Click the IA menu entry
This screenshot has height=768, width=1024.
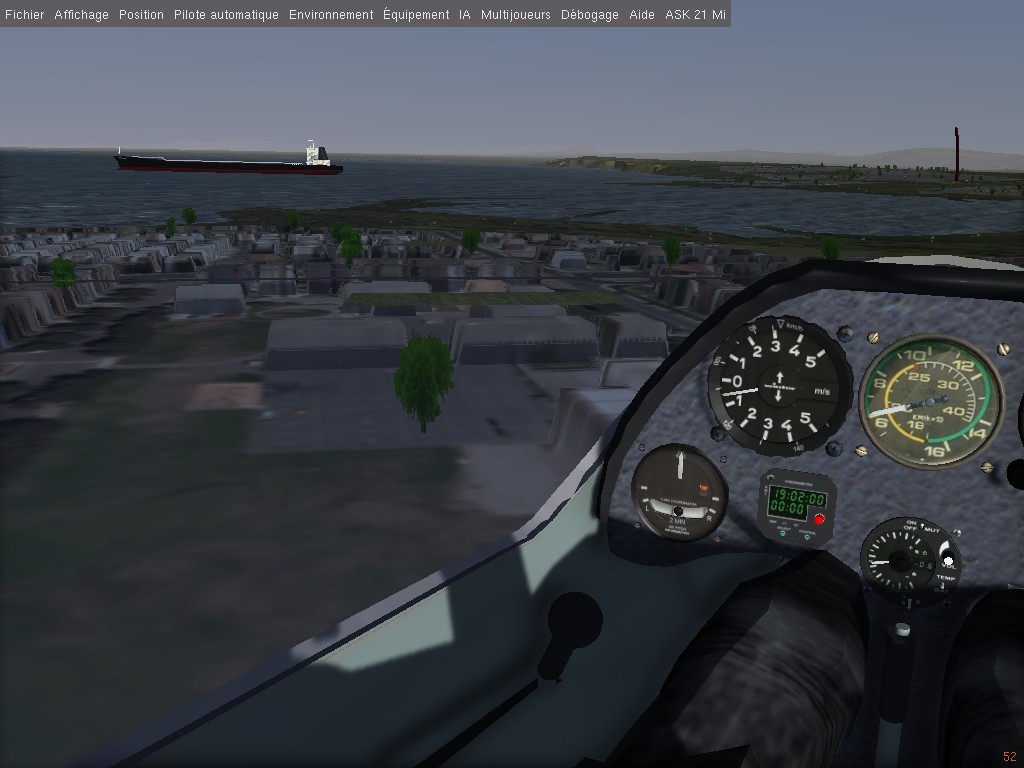(x=465, y=15)
